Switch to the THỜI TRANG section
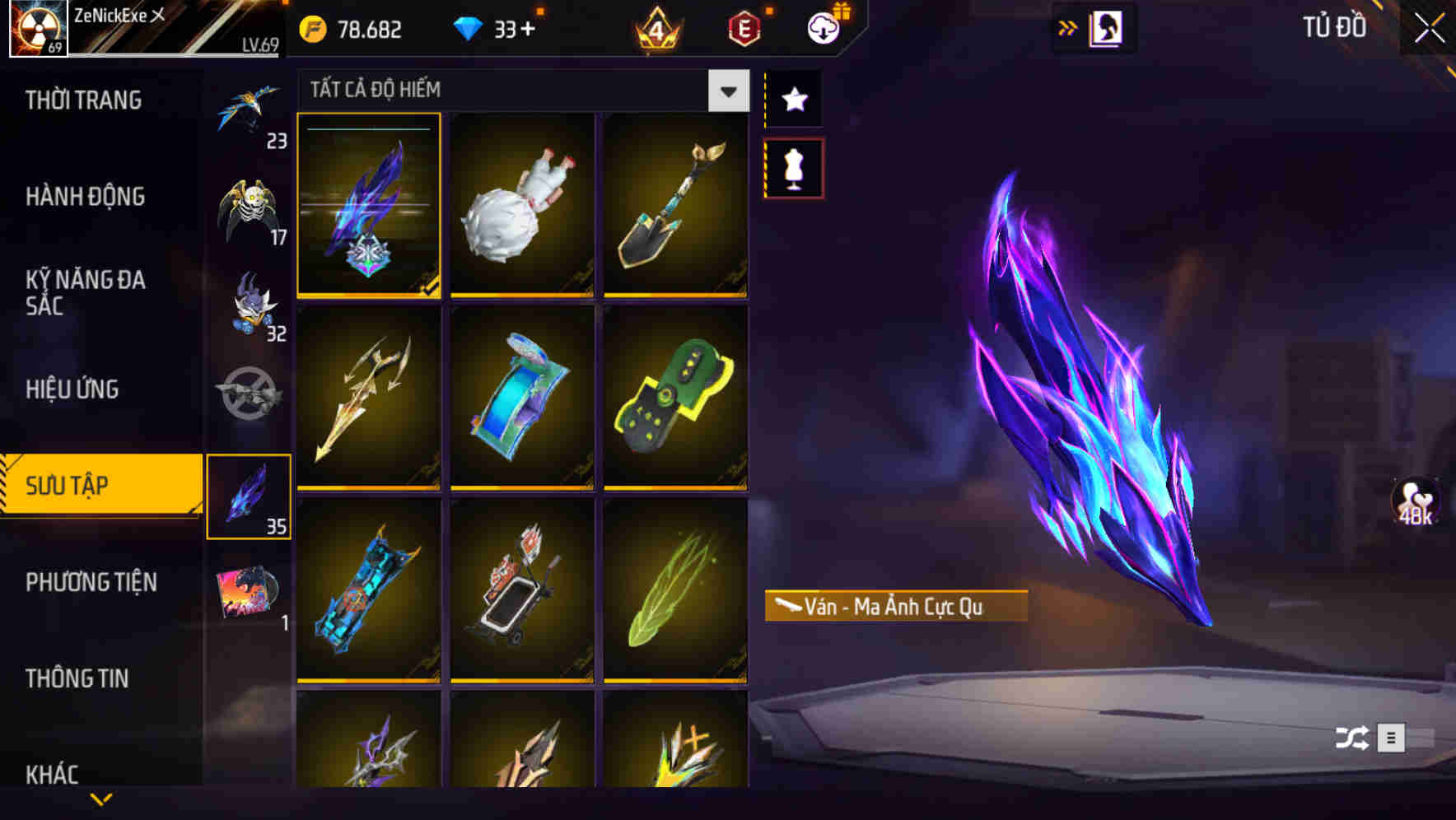 (x=82, y=100)
